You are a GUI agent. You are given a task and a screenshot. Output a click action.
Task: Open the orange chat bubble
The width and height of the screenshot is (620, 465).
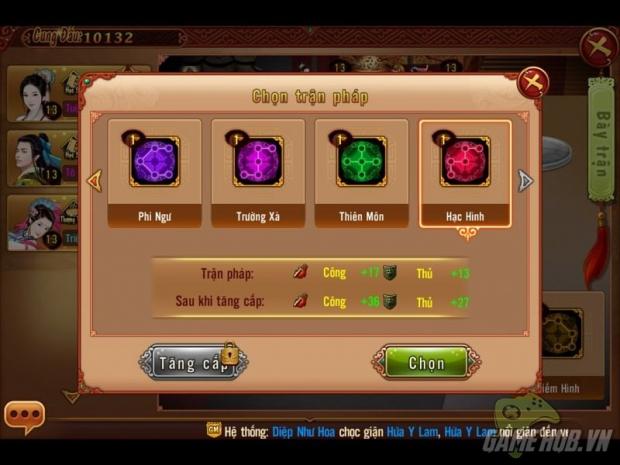24,416
